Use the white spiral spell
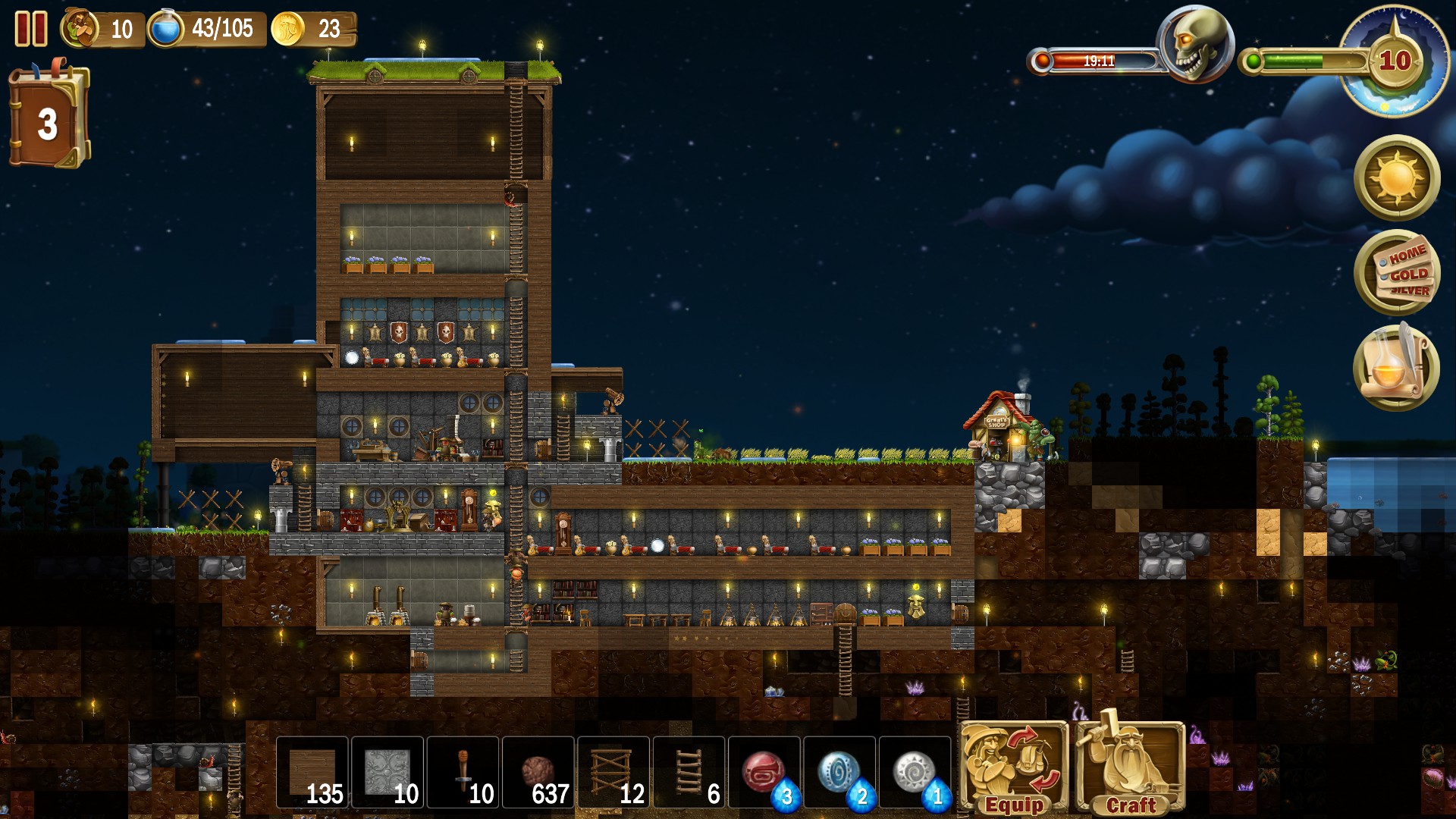The image size is (1456, 819). [914, 773]
